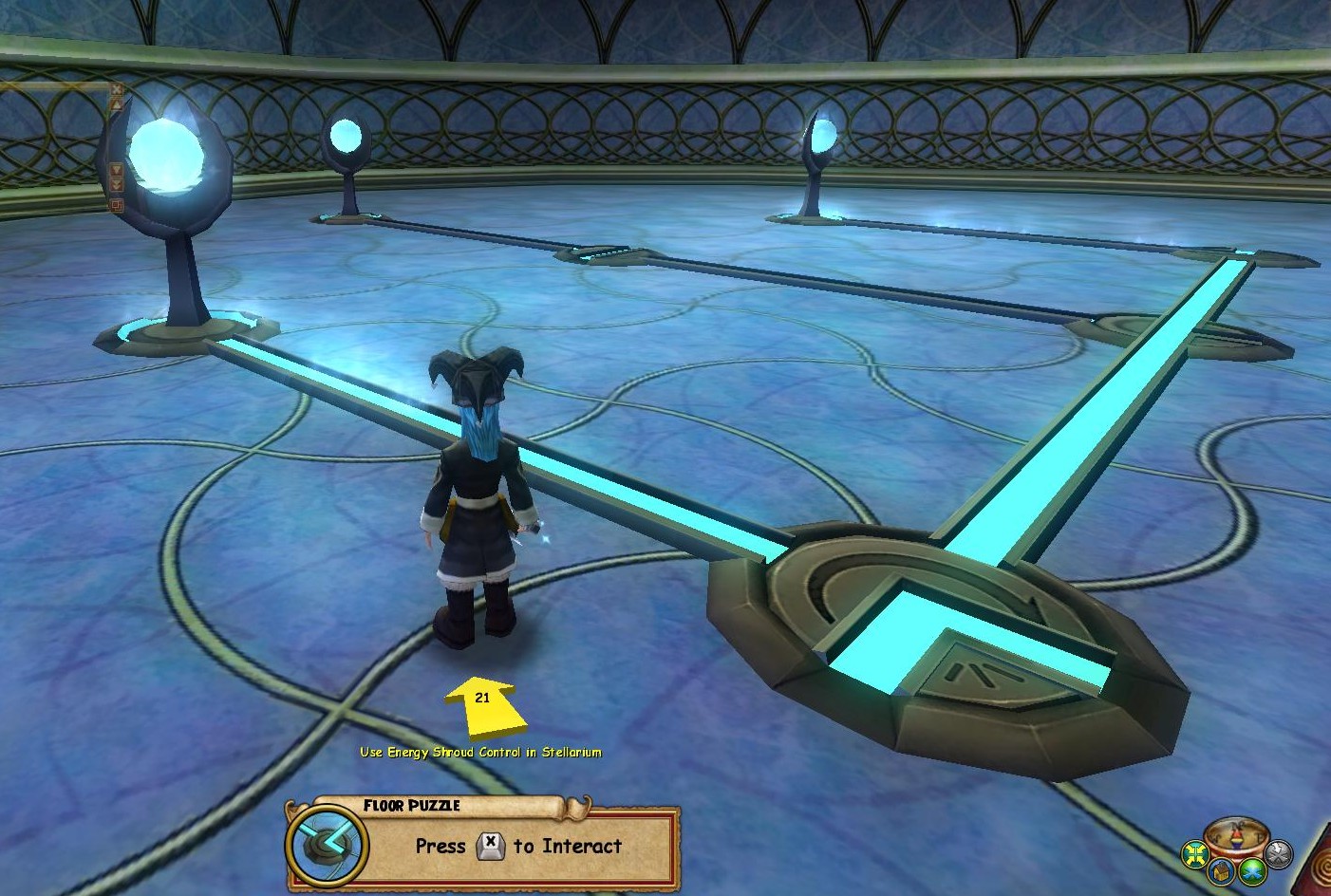Click the Floor Puzzle title banner
The height and width of the screenshot is (896, 1331).
pos(412,806)
